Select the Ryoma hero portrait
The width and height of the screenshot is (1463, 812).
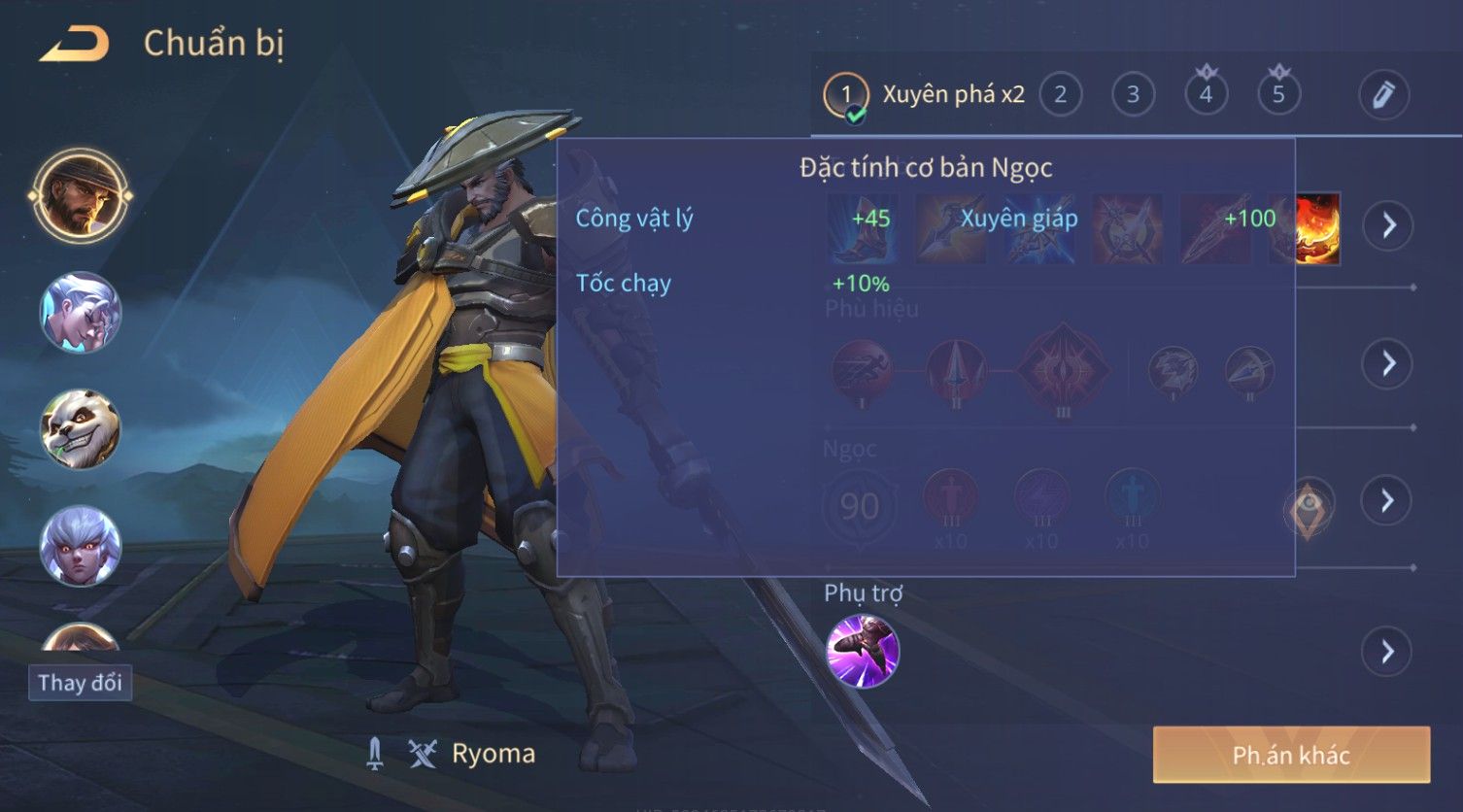coord(81,195)
